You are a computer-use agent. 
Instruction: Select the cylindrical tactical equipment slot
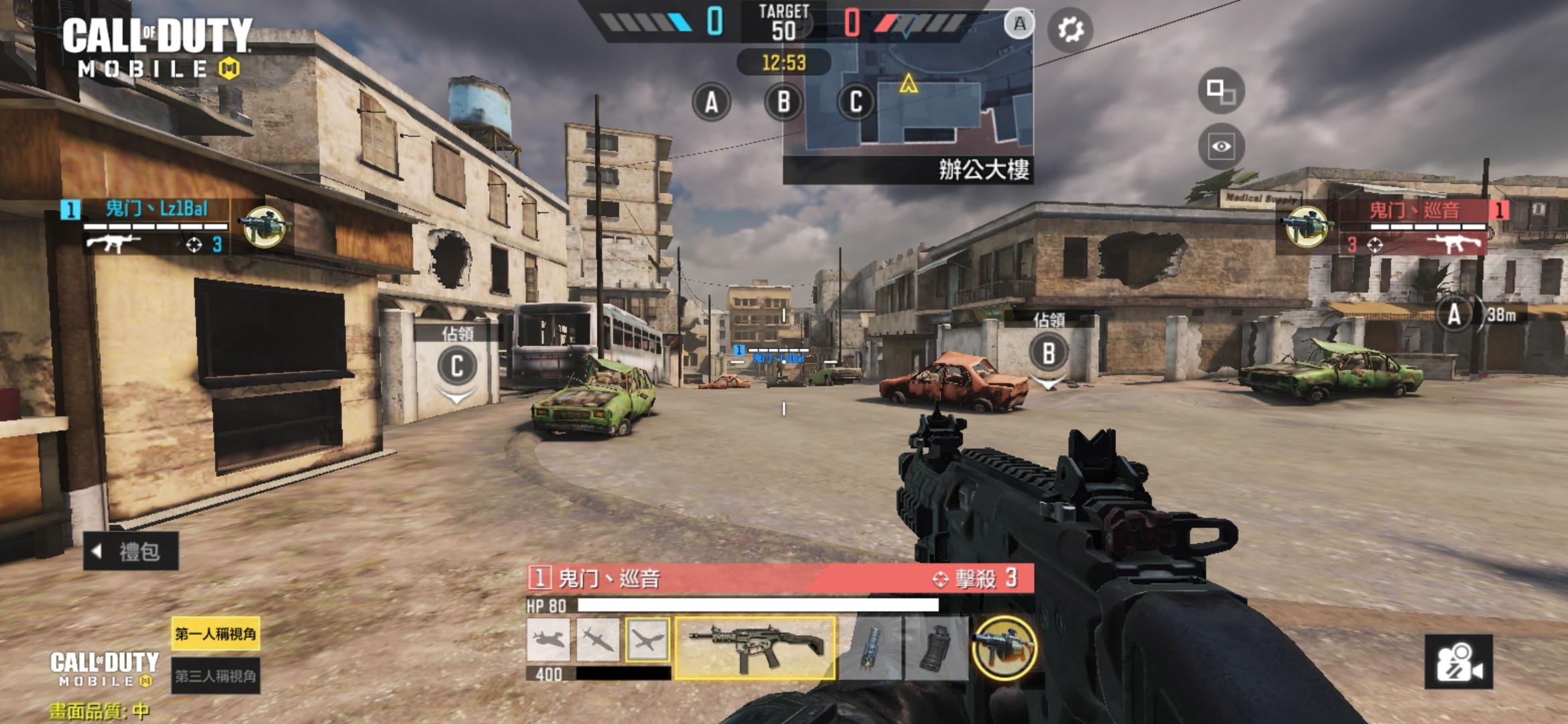pyautogui.click(x=870, y=647)
